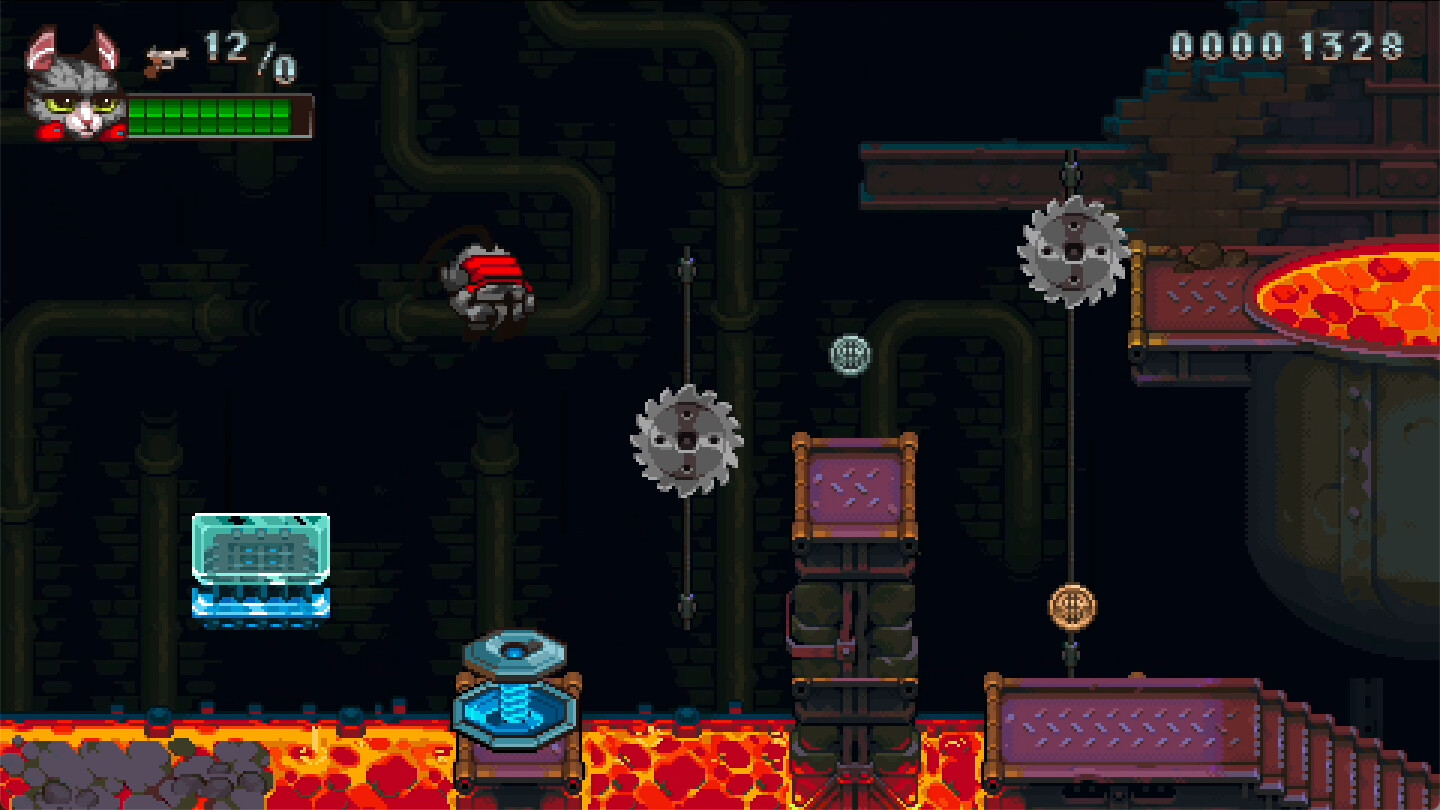Click the saw blade in the center chain
Viewport: 1440px width, 810px height.
(x=685, y=438)
